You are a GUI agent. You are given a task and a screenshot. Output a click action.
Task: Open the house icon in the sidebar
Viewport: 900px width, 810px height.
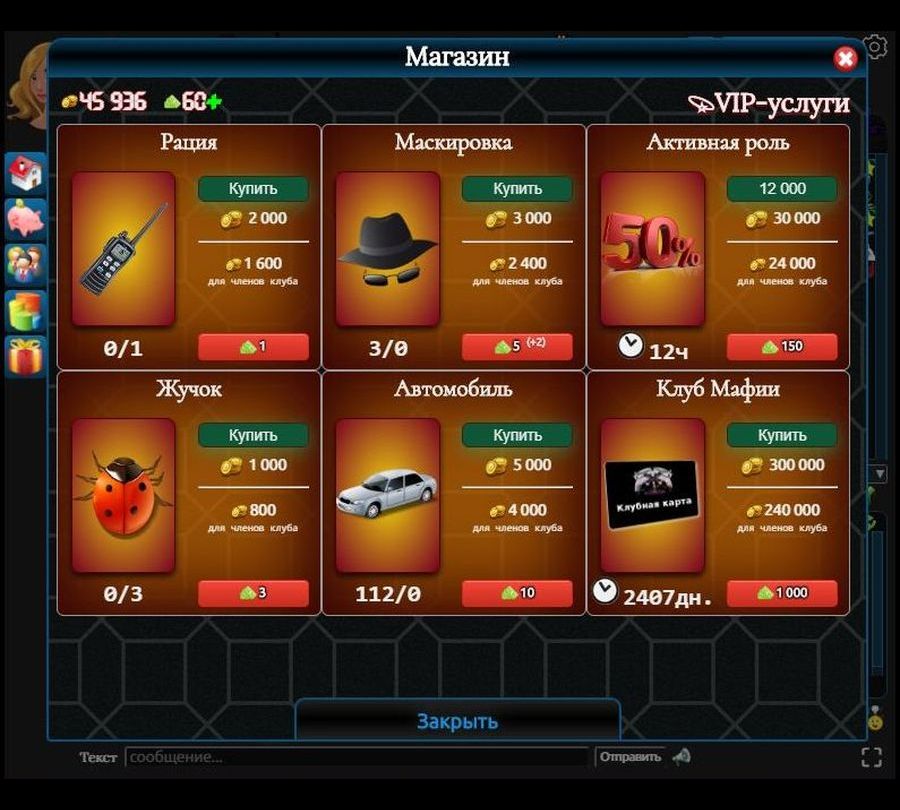click(25, 173)
